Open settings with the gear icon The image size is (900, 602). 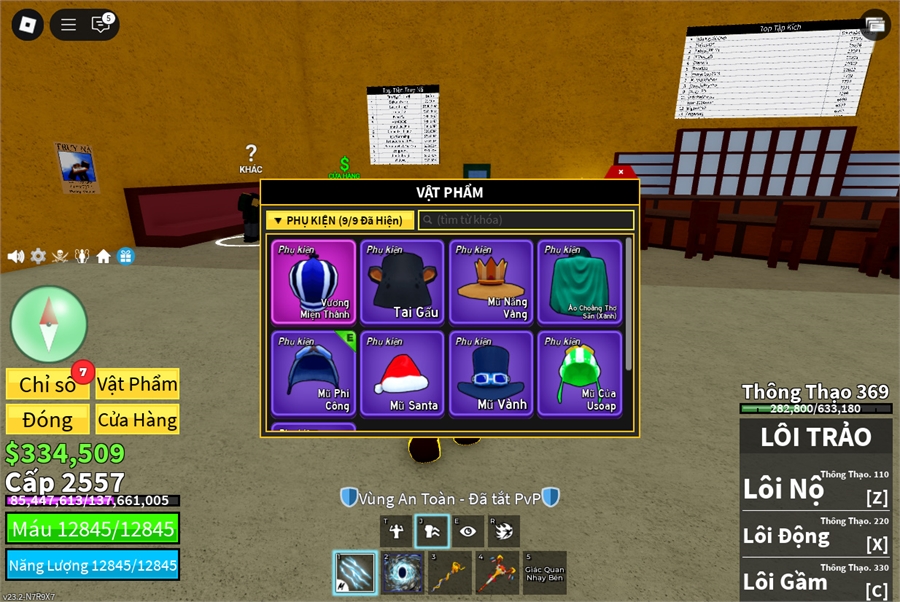click(38, 256)
